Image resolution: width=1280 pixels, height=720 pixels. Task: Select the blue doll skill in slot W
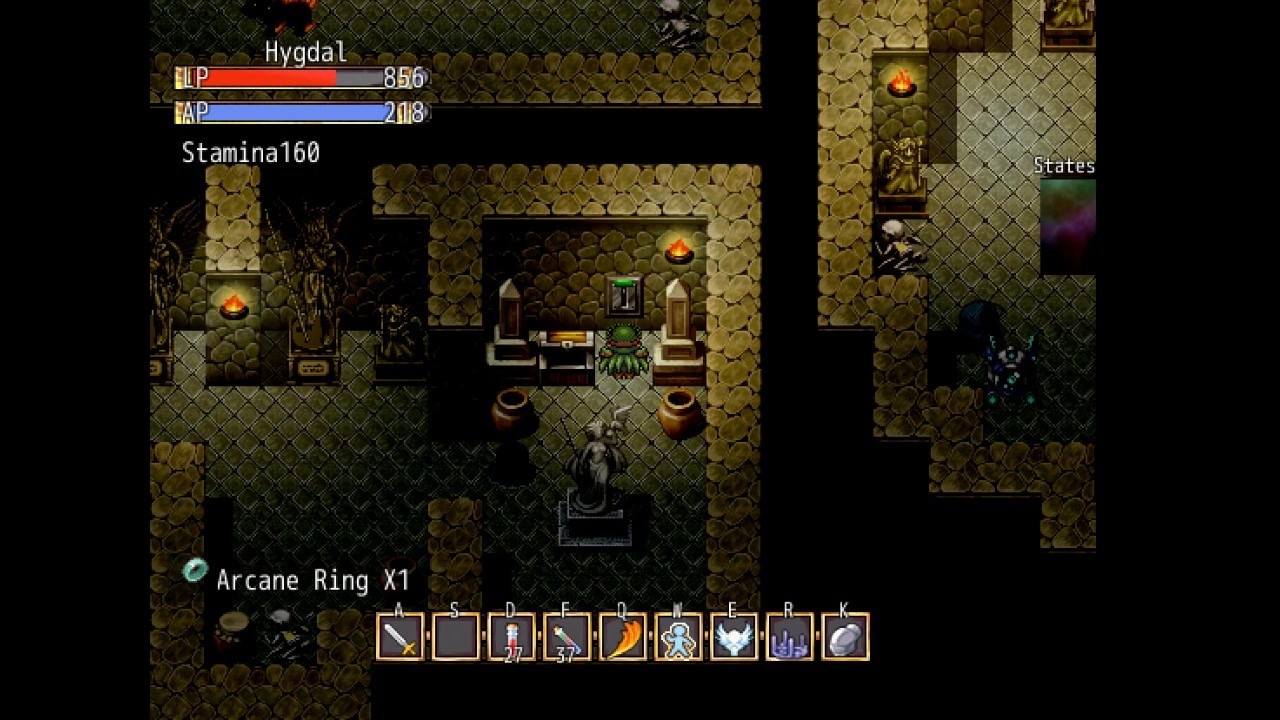pyautogui.click(x=678, y=637)
